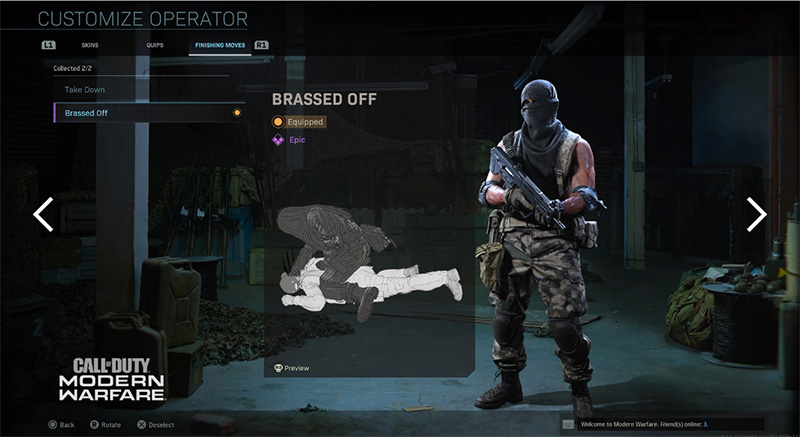
Task: Show the next operator with right arrow
Action: (x=757, y=214)
